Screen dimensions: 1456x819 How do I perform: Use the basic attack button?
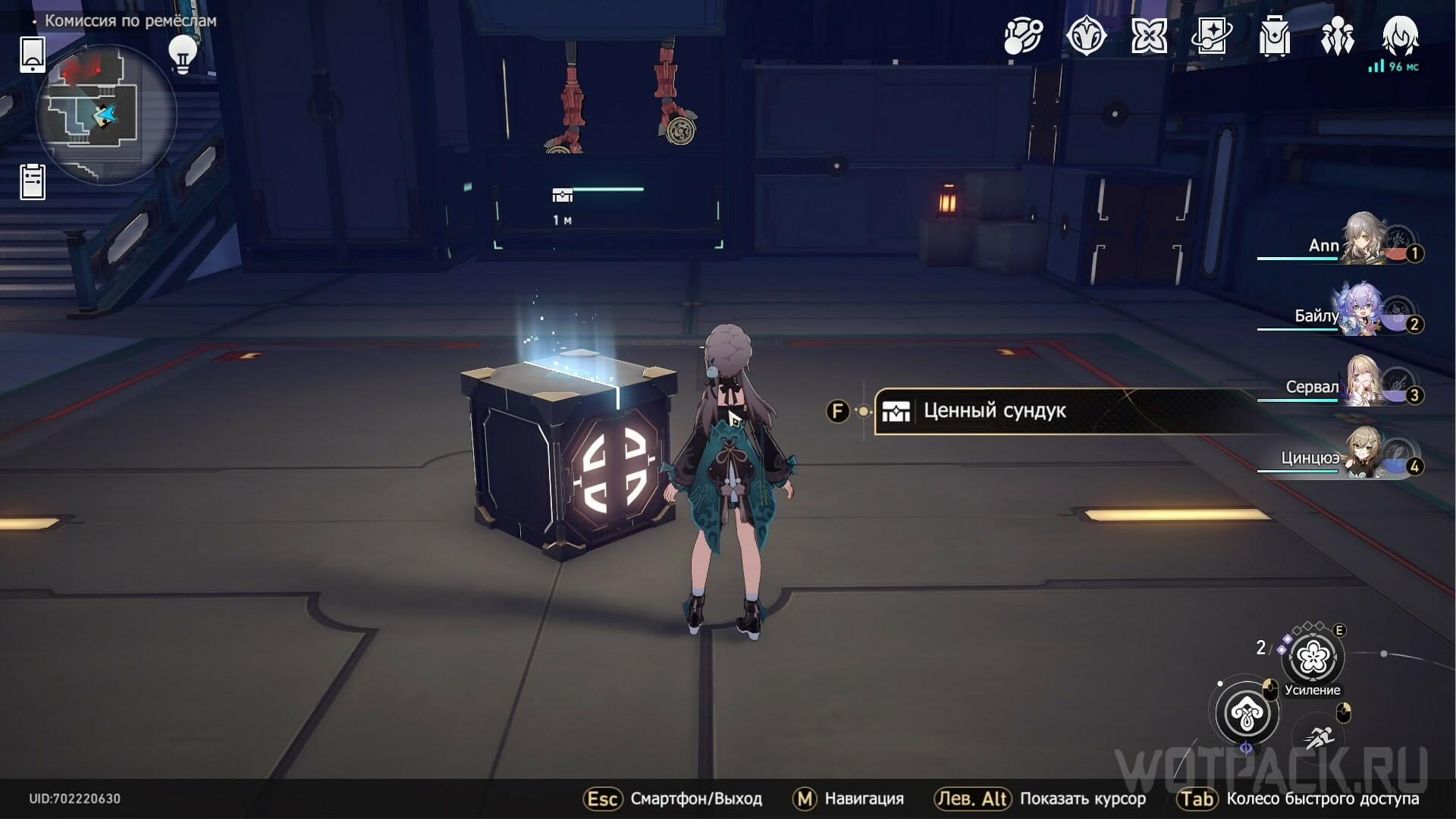click(x=1247, y=714)
